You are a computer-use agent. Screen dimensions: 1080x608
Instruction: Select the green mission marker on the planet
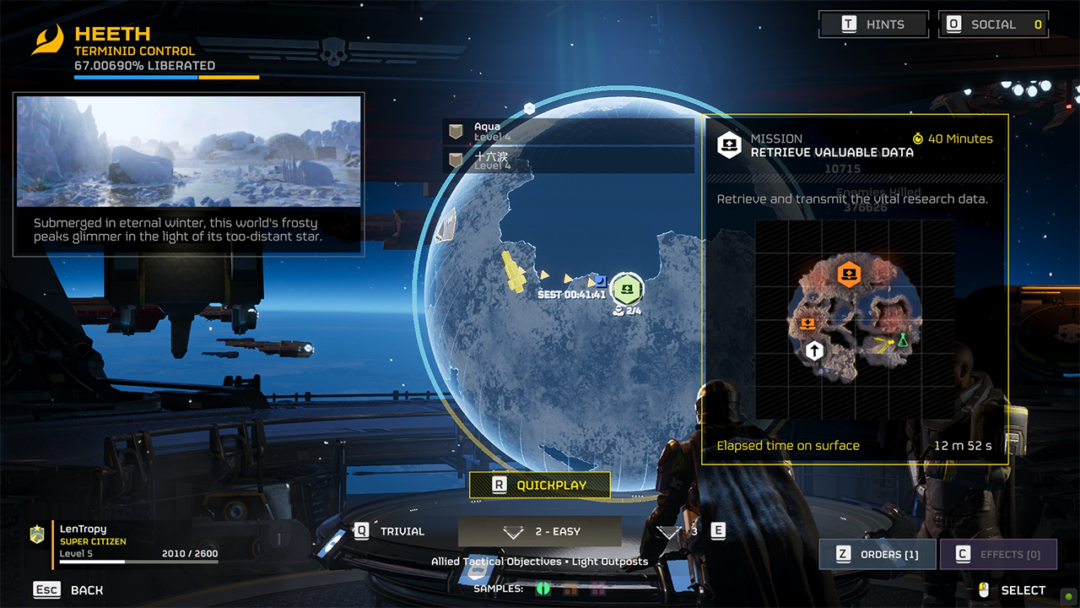627,289
